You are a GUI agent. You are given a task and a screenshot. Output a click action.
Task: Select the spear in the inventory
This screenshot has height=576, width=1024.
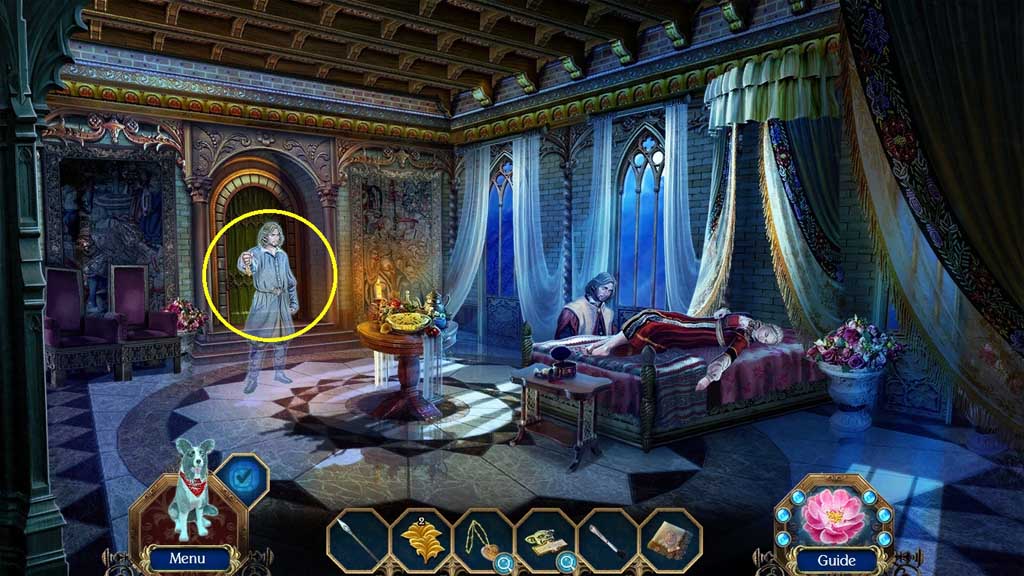pos(358,540)
